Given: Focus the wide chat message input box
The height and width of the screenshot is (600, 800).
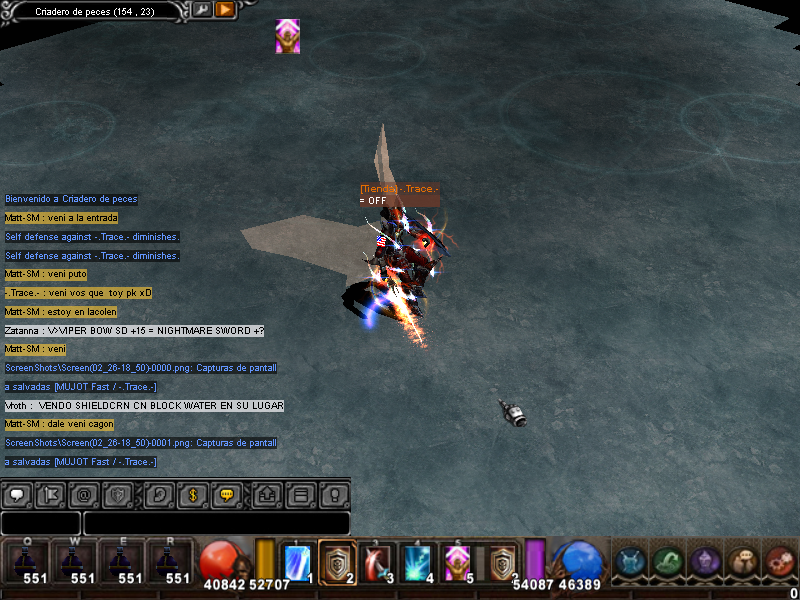Looking at the screenshot, I should [216, 523].
